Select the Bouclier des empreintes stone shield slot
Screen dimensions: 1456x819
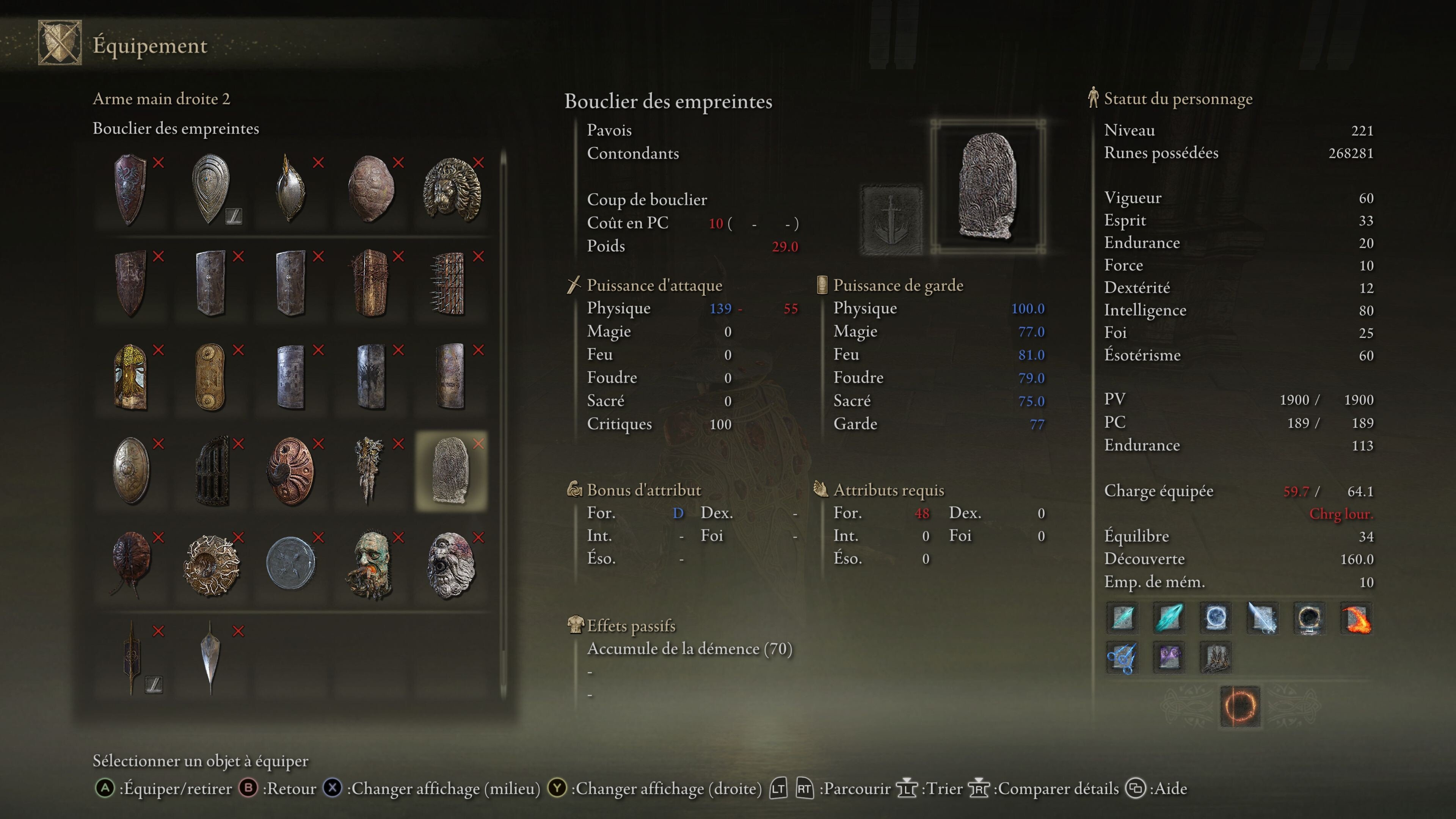450,470
